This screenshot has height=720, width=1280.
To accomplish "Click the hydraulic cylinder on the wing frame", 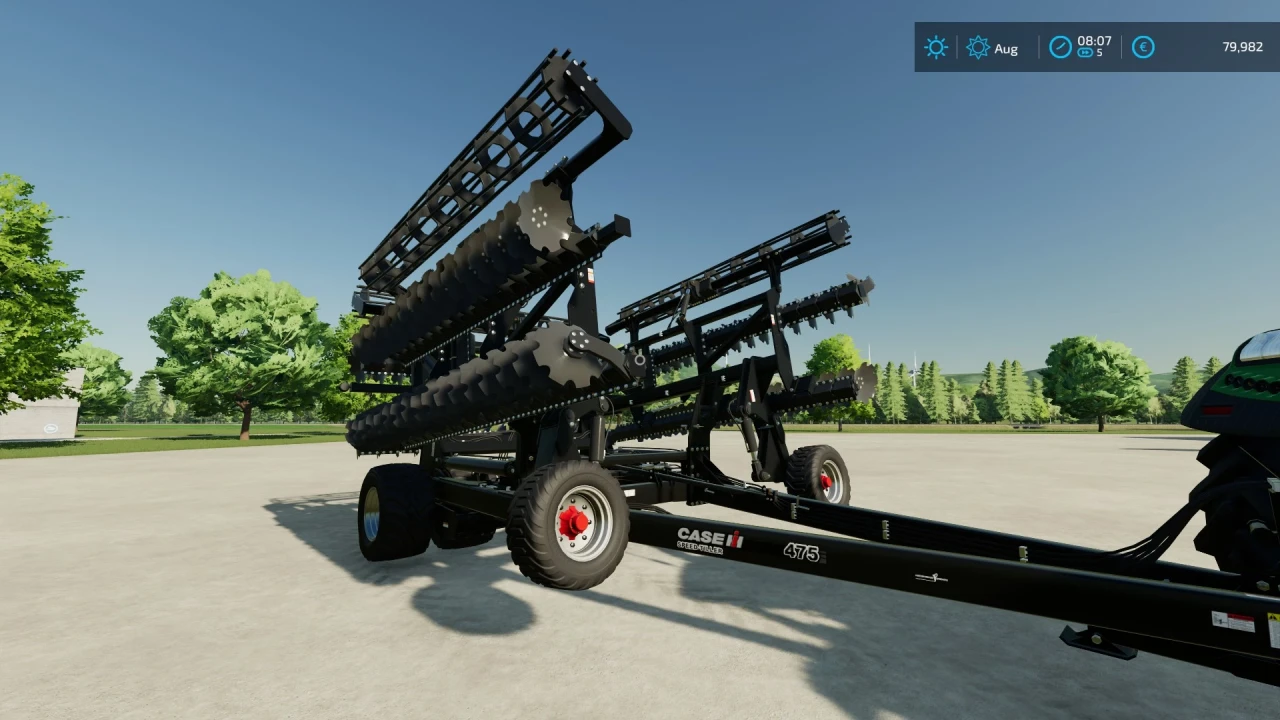I will click(x=747, y=435).
